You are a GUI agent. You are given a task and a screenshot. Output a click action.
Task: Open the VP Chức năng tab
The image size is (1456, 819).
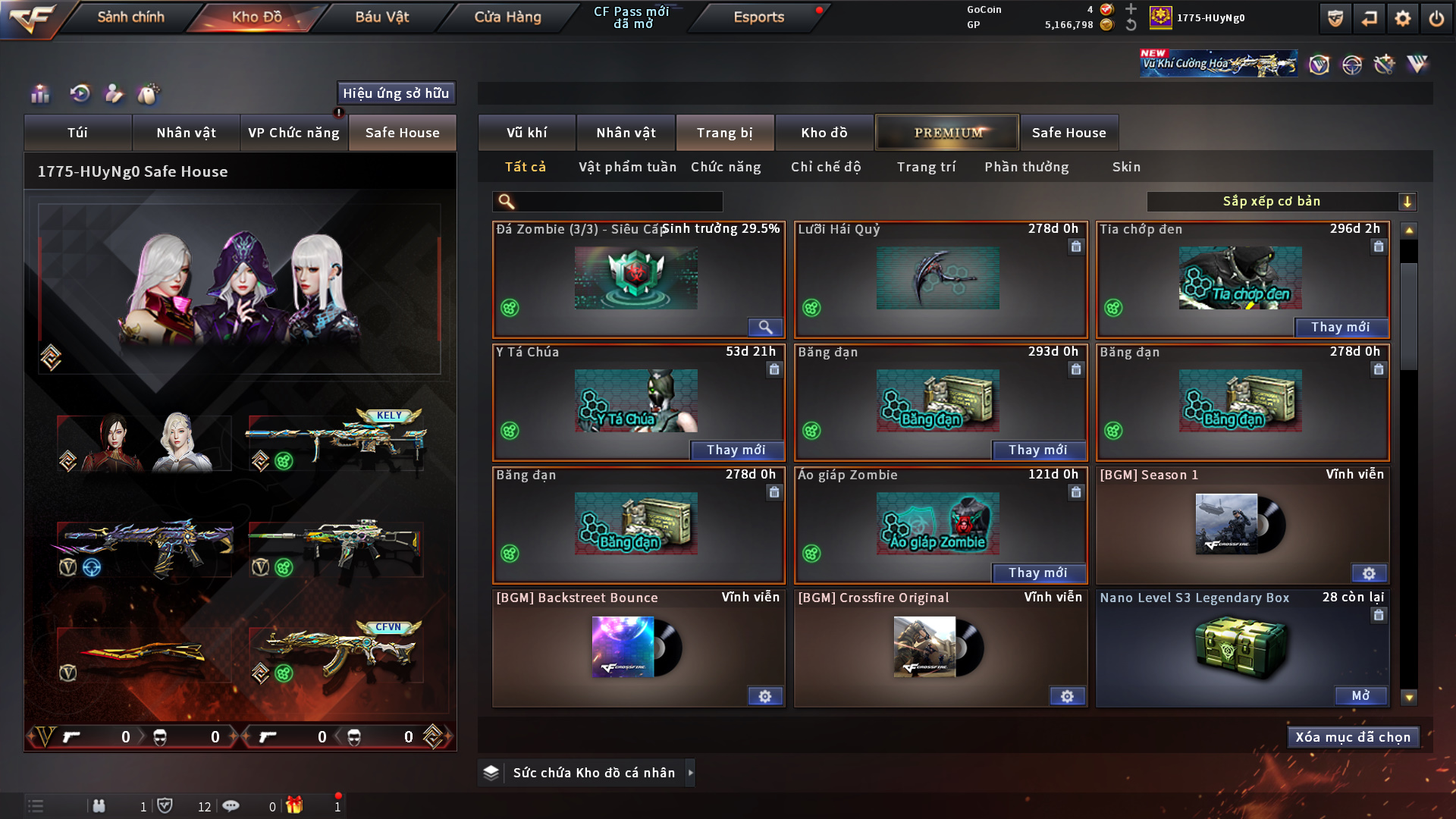coord(293,133)
